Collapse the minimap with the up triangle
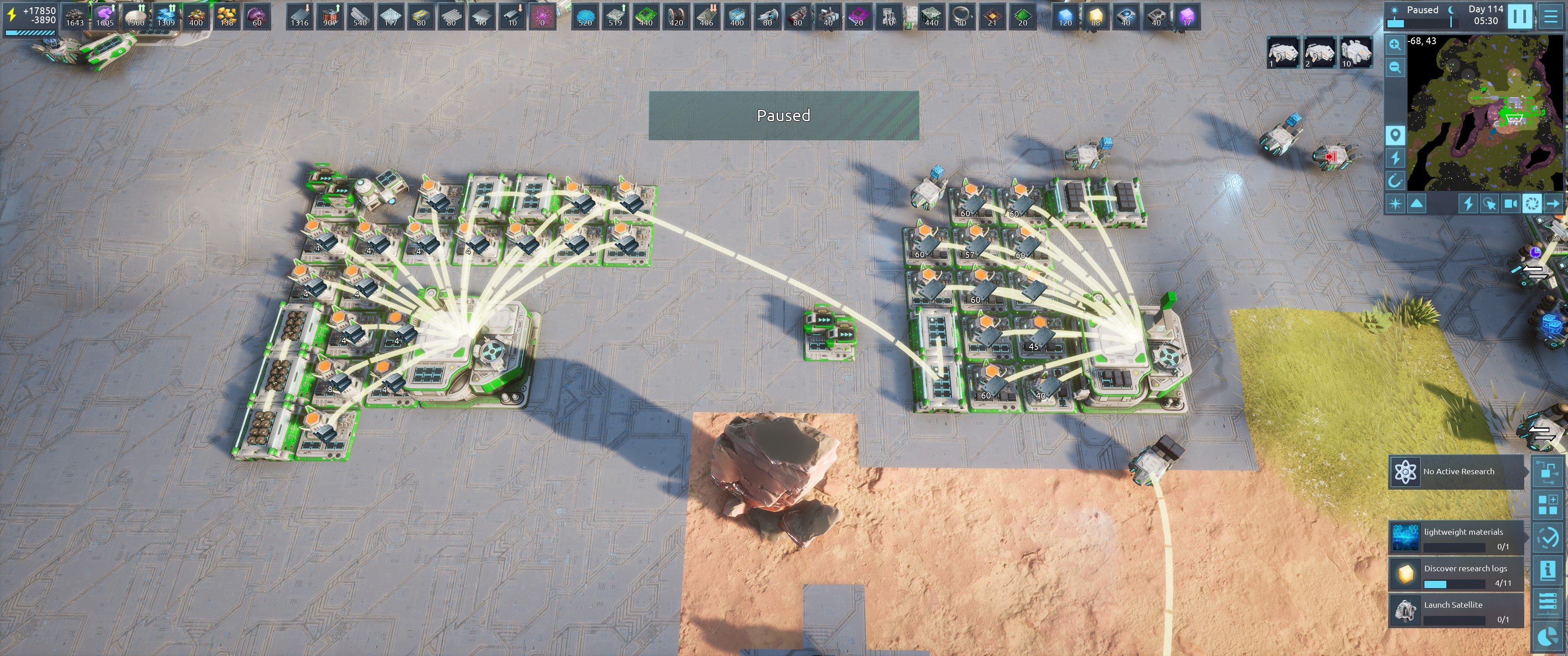 1417,204
